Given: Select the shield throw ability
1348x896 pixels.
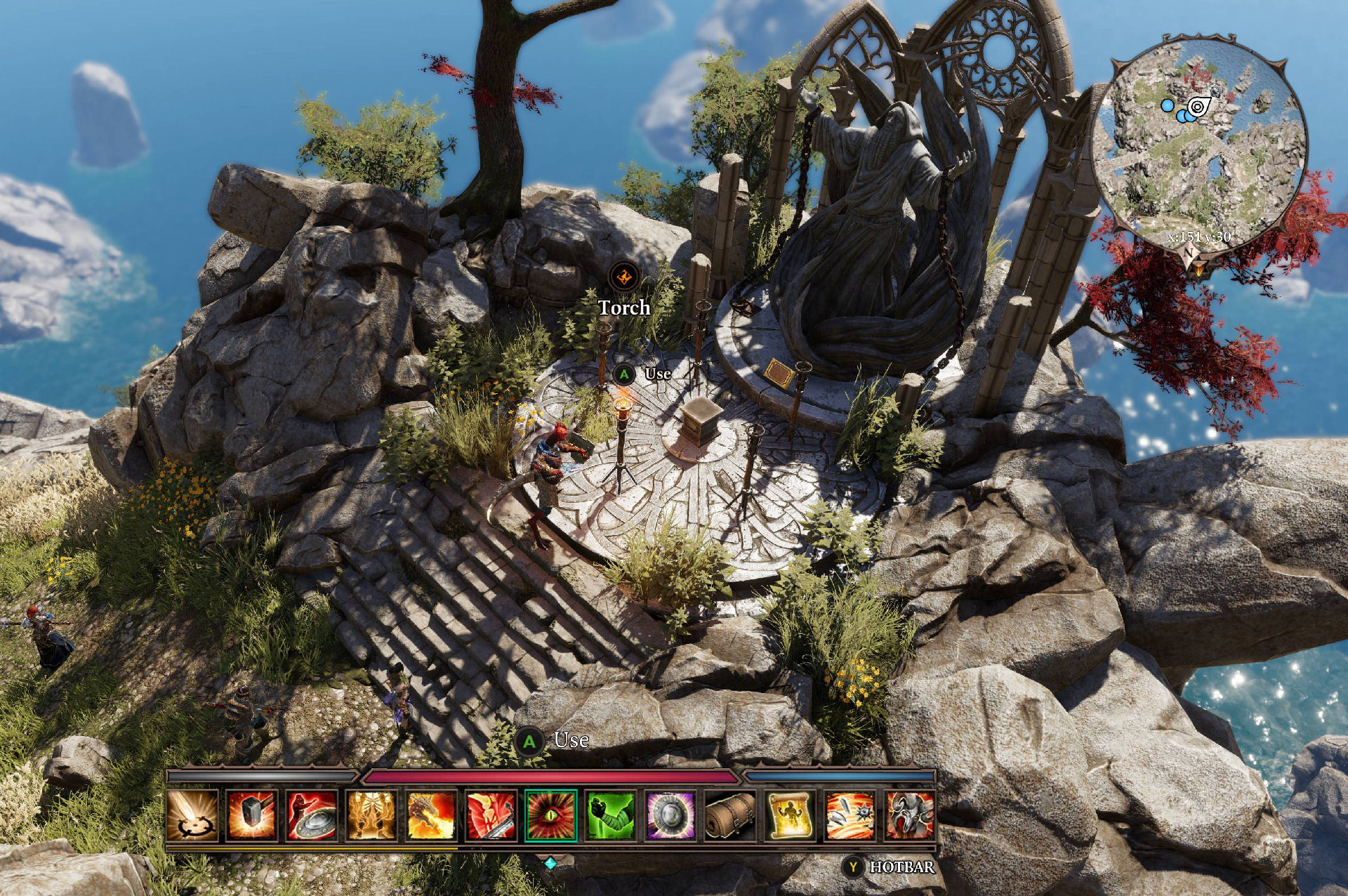Looking at the screenshot, I should coord(312,815).
